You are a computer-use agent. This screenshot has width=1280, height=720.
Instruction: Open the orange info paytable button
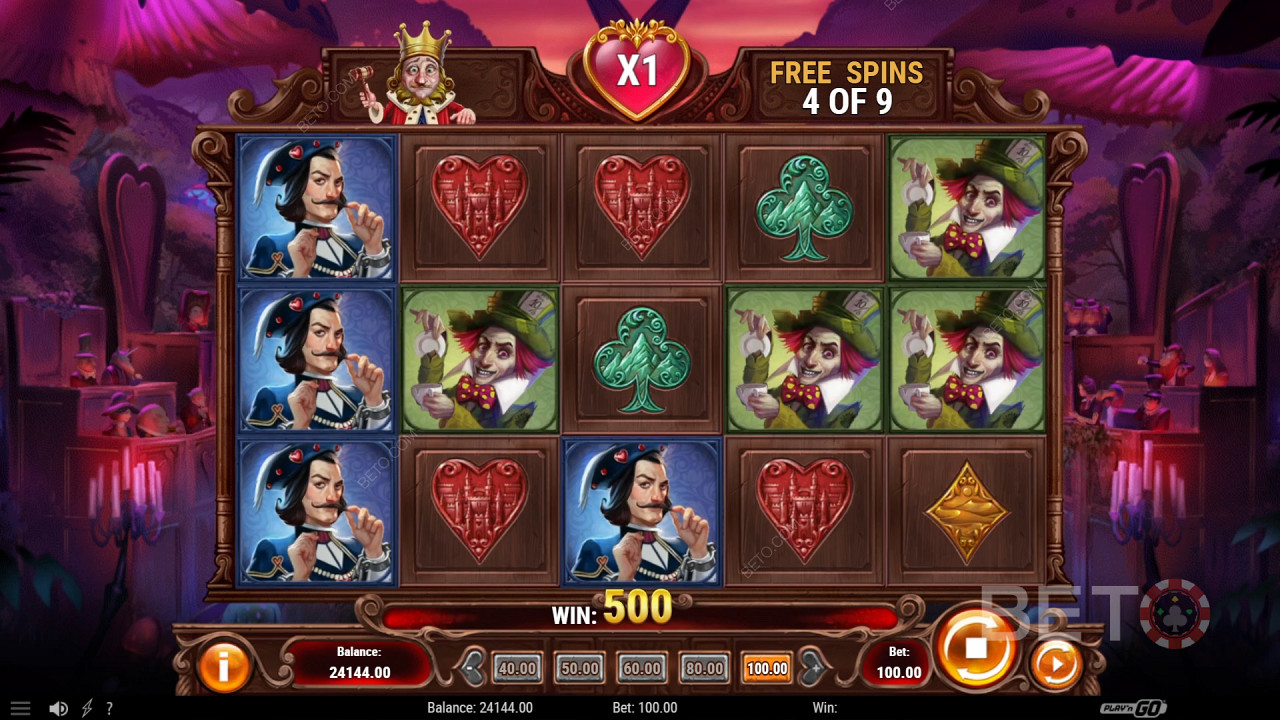point(223,665)
